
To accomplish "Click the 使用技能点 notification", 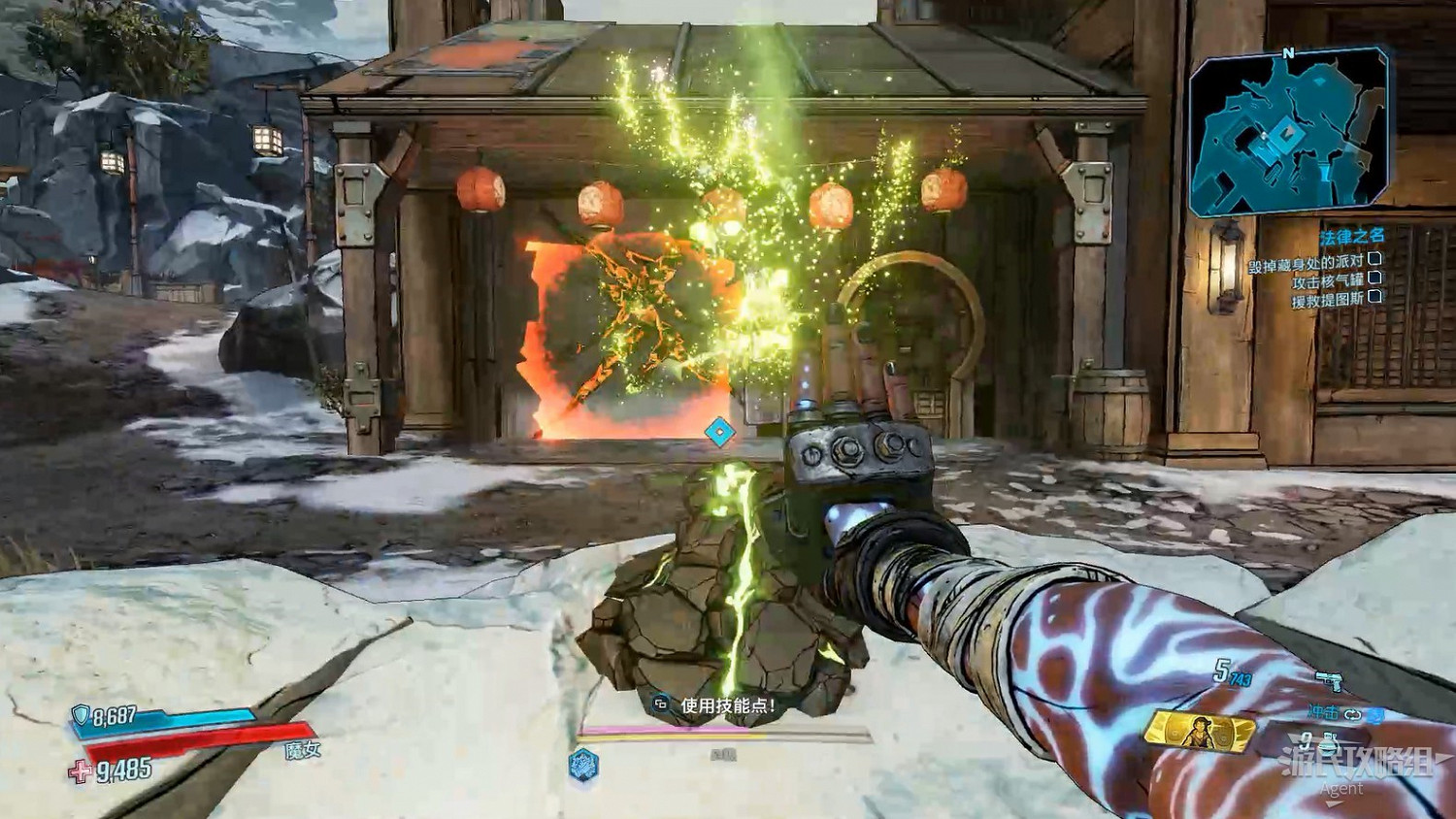I will pos(727,705).
